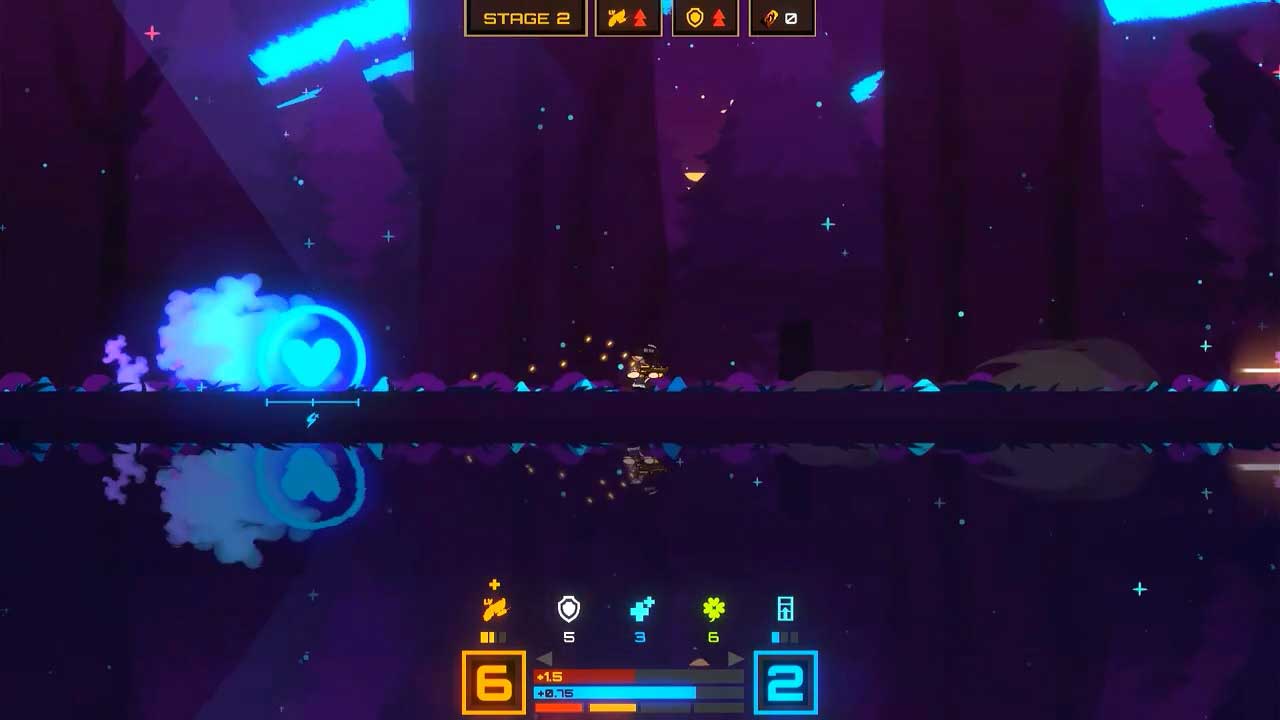The height and width of the screenshot is (720, 1280).
Task: Select the orange box showing 6
Action: pos(494,683)
